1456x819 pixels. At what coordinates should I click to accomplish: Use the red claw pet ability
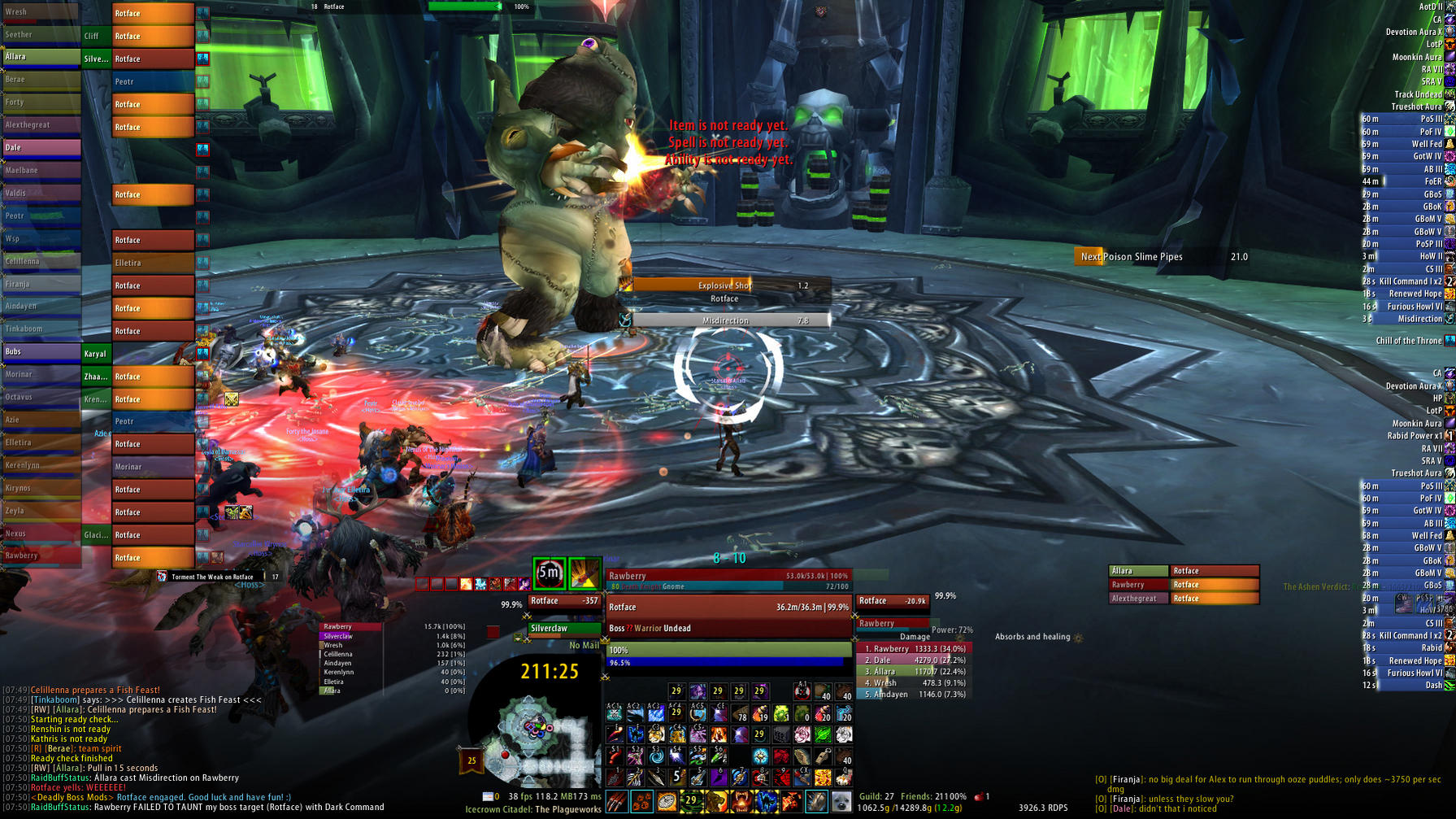click(615, 802)
